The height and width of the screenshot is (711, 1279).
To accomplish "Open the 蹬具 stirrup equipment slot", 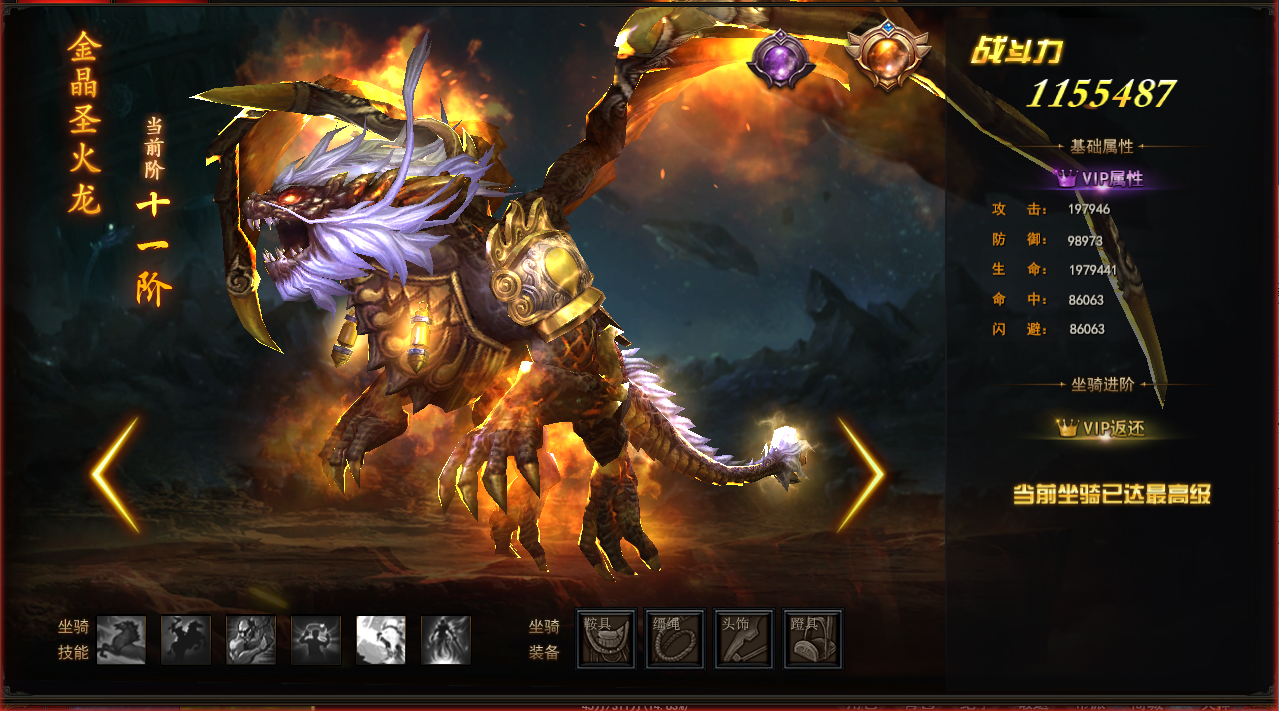I will [812, 639].
